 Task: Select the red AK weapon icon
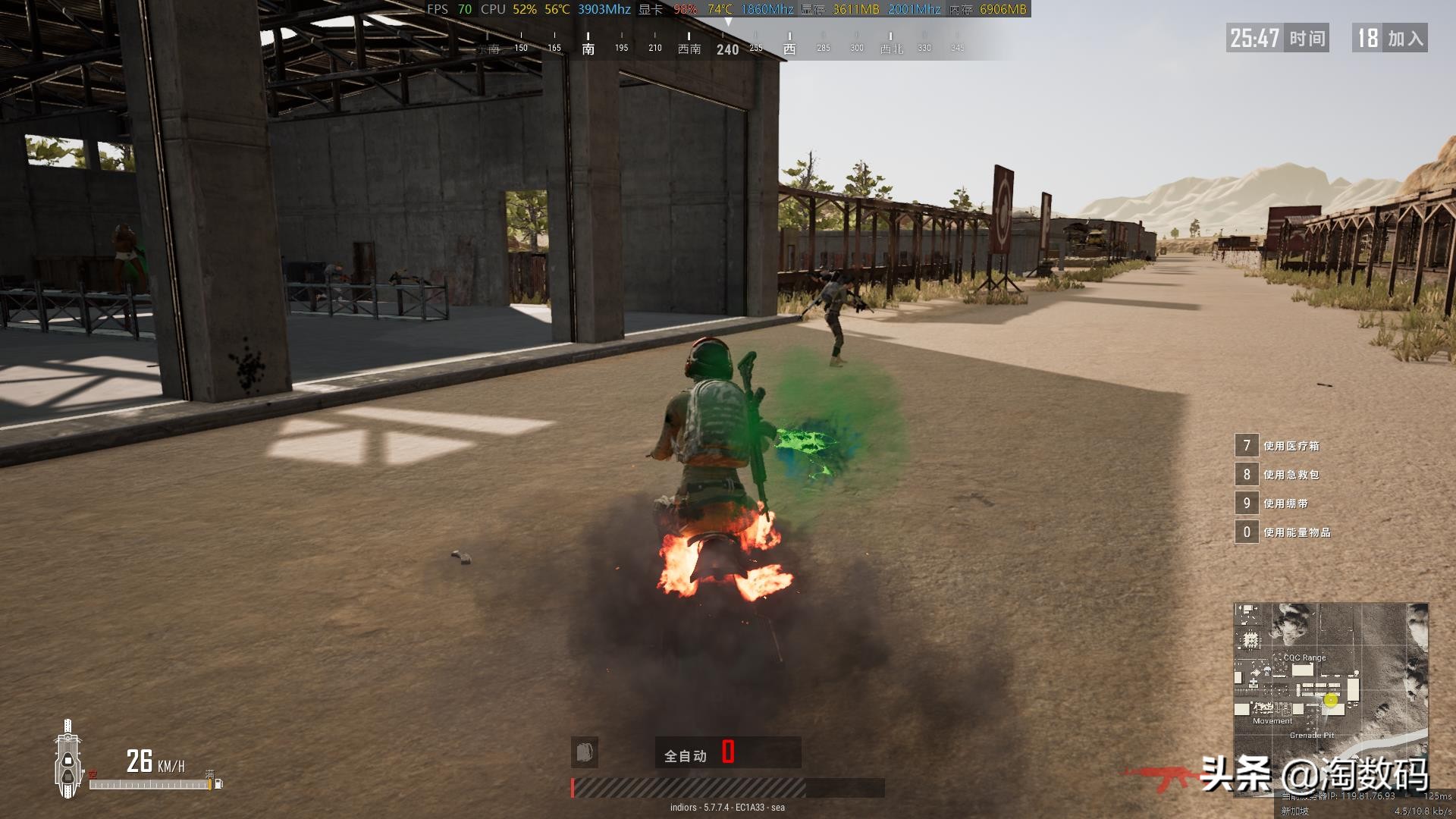(x=1159, y=777)
